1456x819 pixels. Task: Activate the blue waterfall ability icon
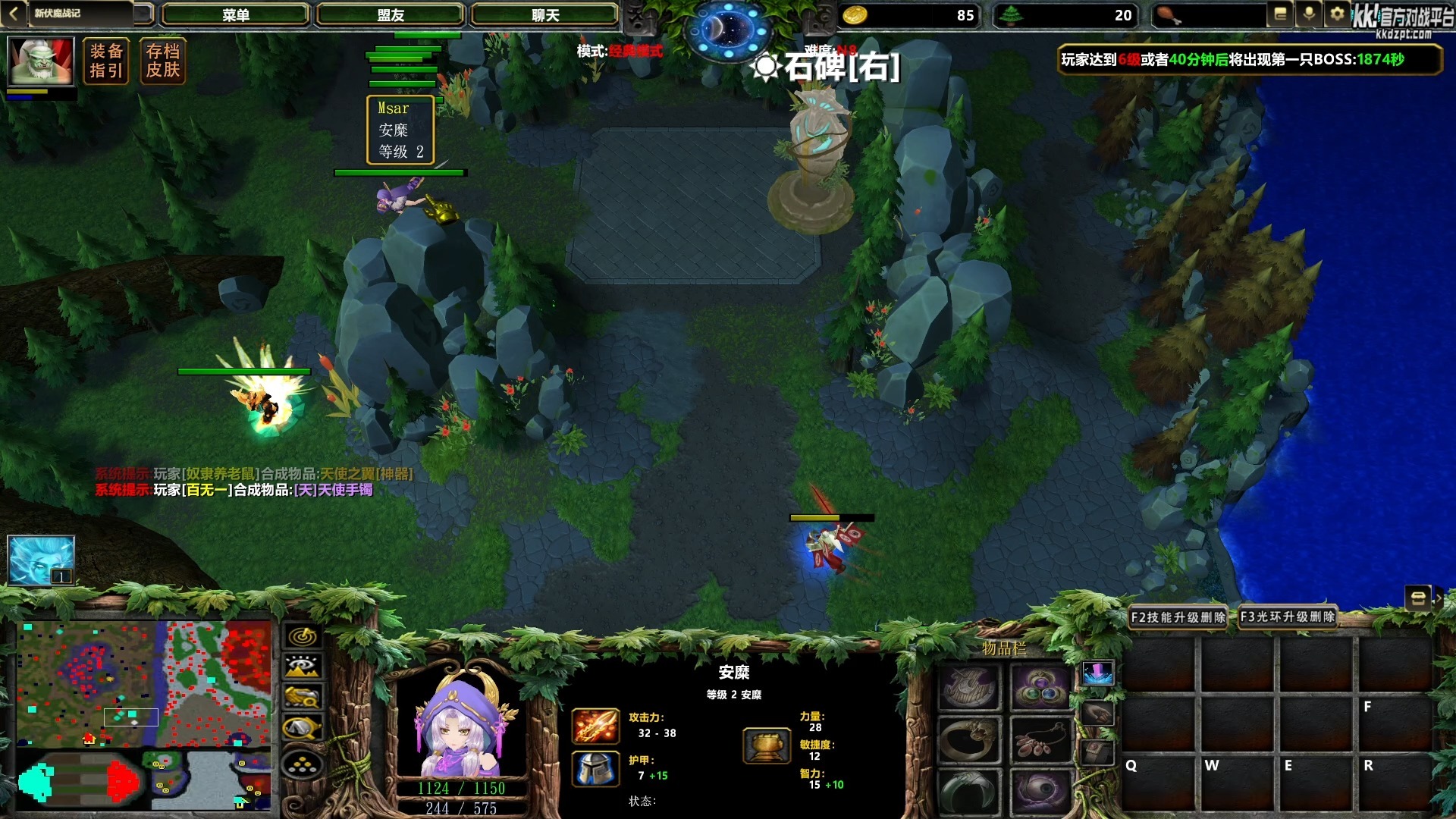pos(1098,674)
